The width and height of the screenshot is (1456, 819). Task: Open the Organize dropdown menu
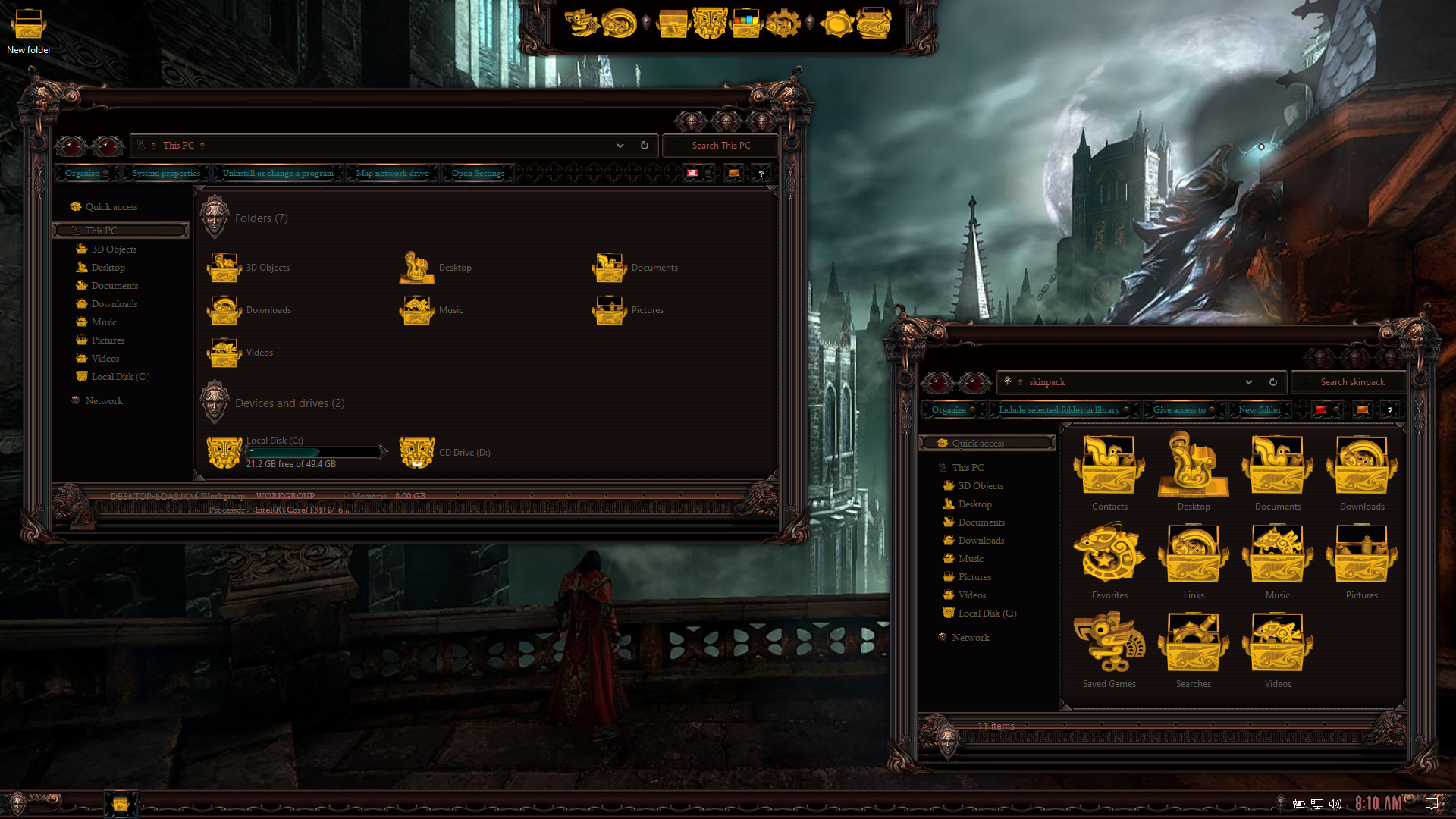83,173
